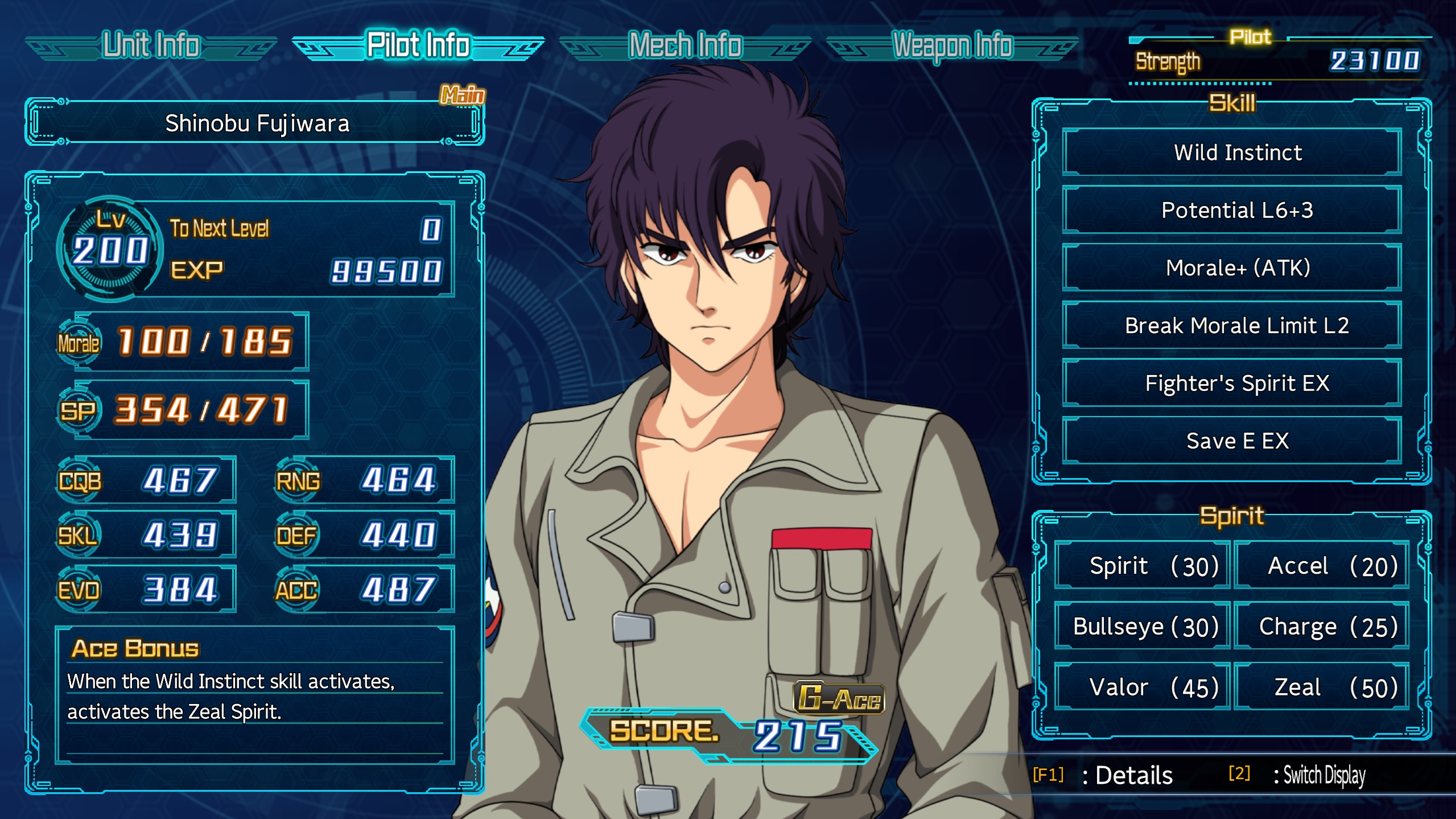Viewport: 1456px width, 819px height.
Task: Click the Shinobu Fujiwara pilot name box
Action: 255,123
